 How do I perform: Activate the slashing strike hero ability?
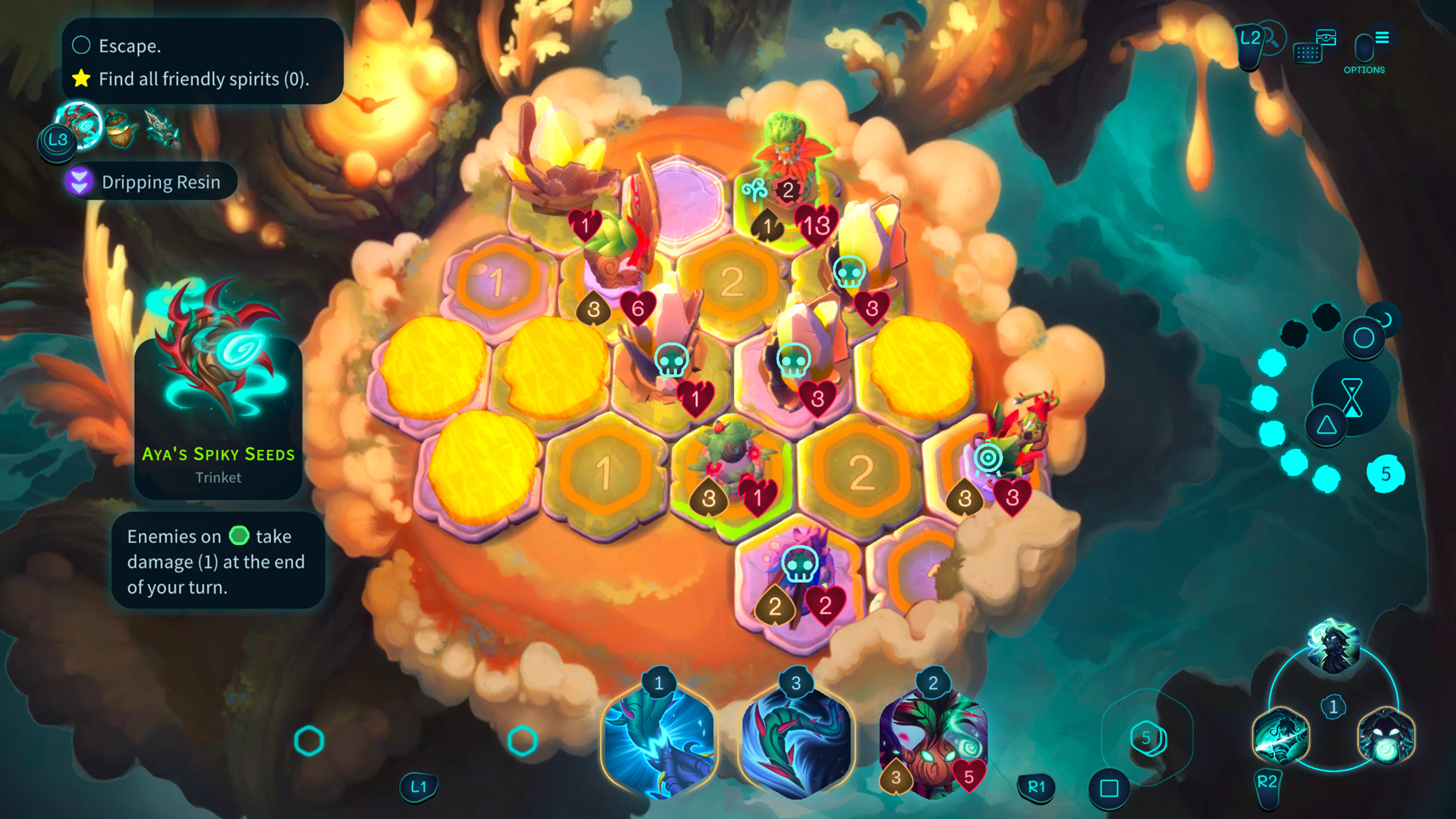1281,735
